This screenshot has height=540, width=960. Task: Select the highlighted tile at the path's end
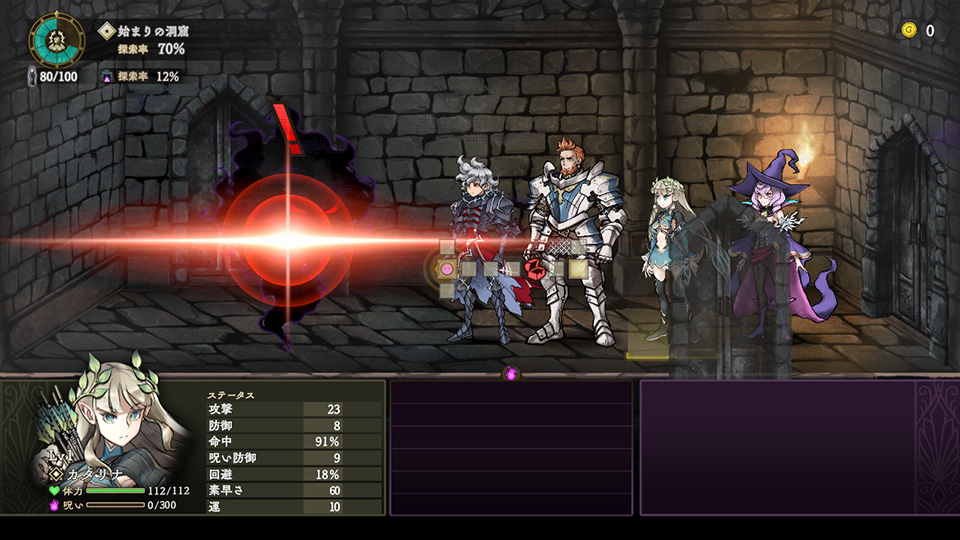point(578,268)
